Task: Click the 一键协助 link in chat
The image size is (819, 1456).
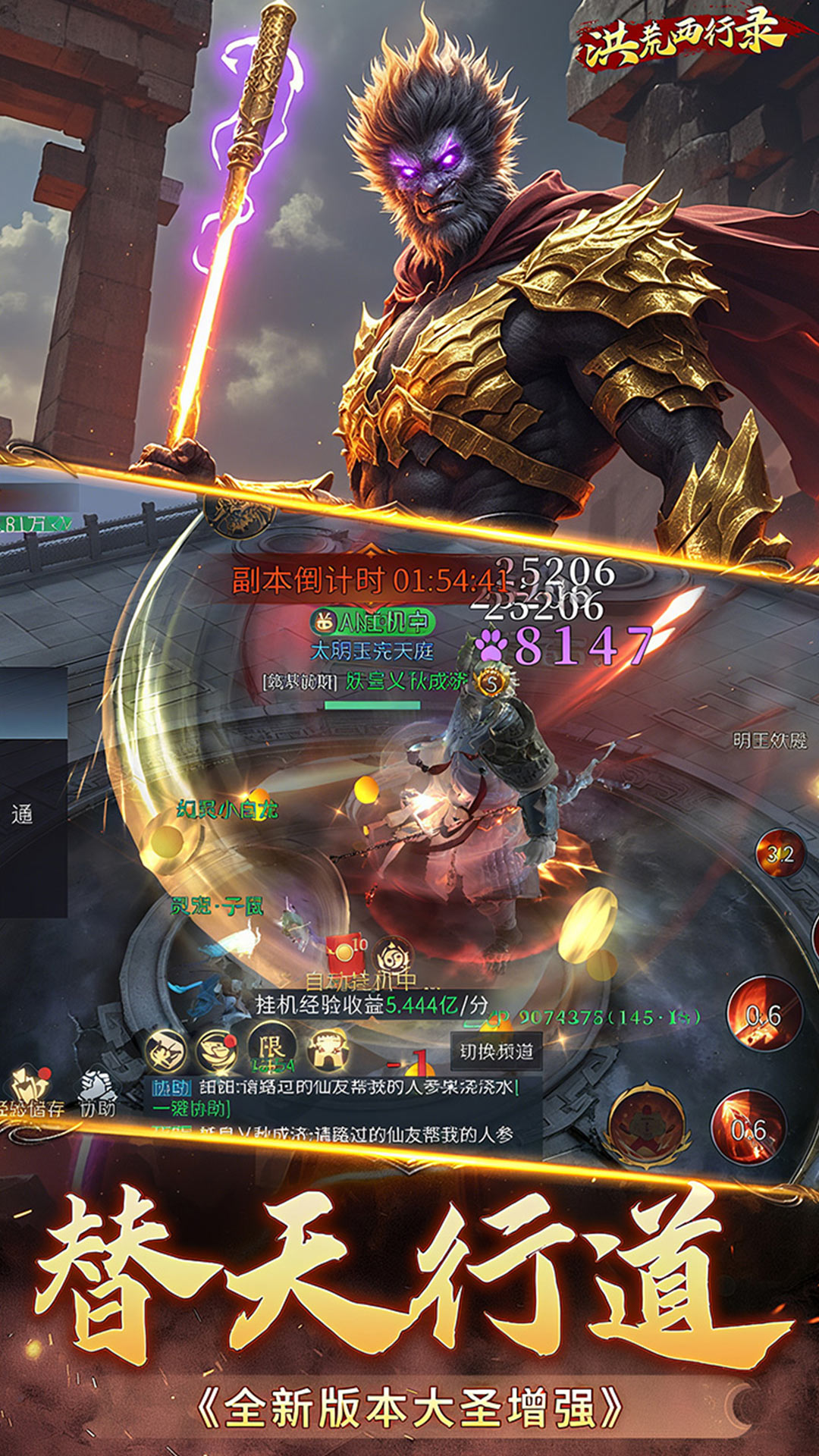Action: [190, 1109]
